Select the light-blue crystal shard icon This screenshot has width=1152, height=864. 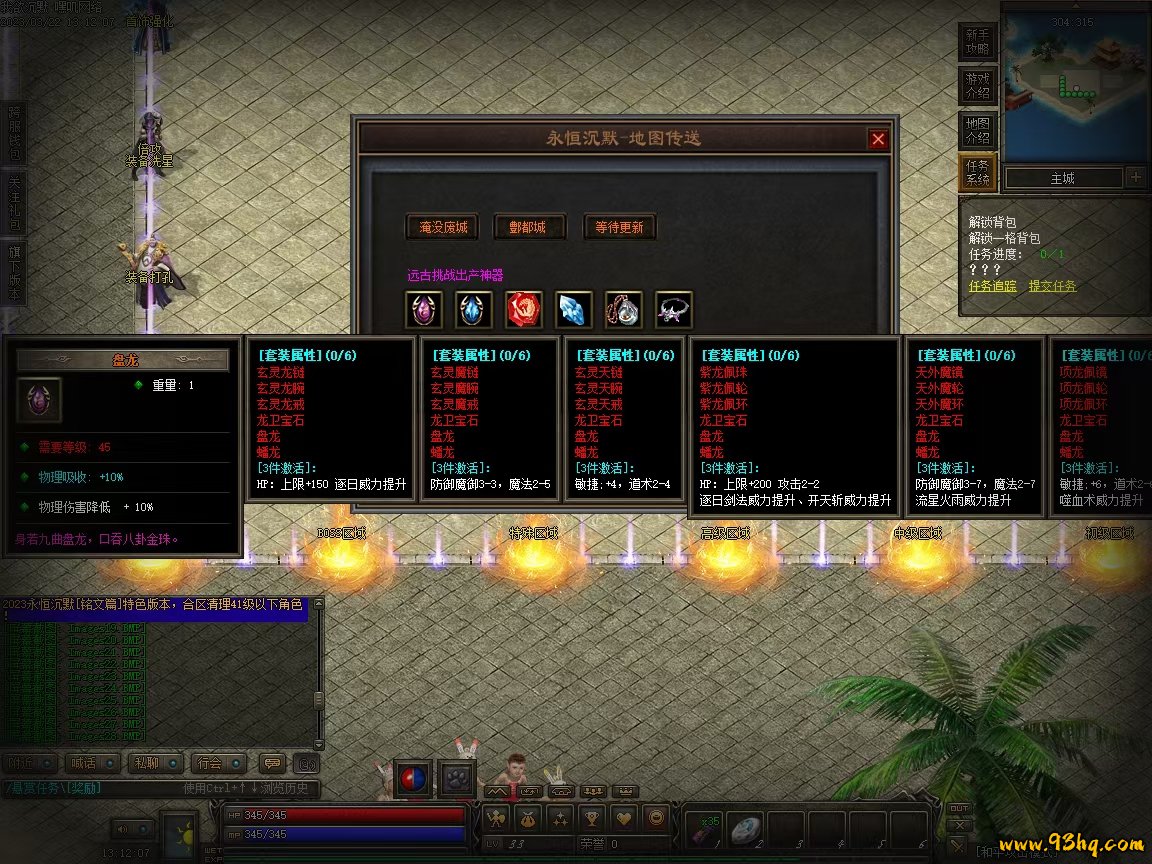tap(574, 310)
